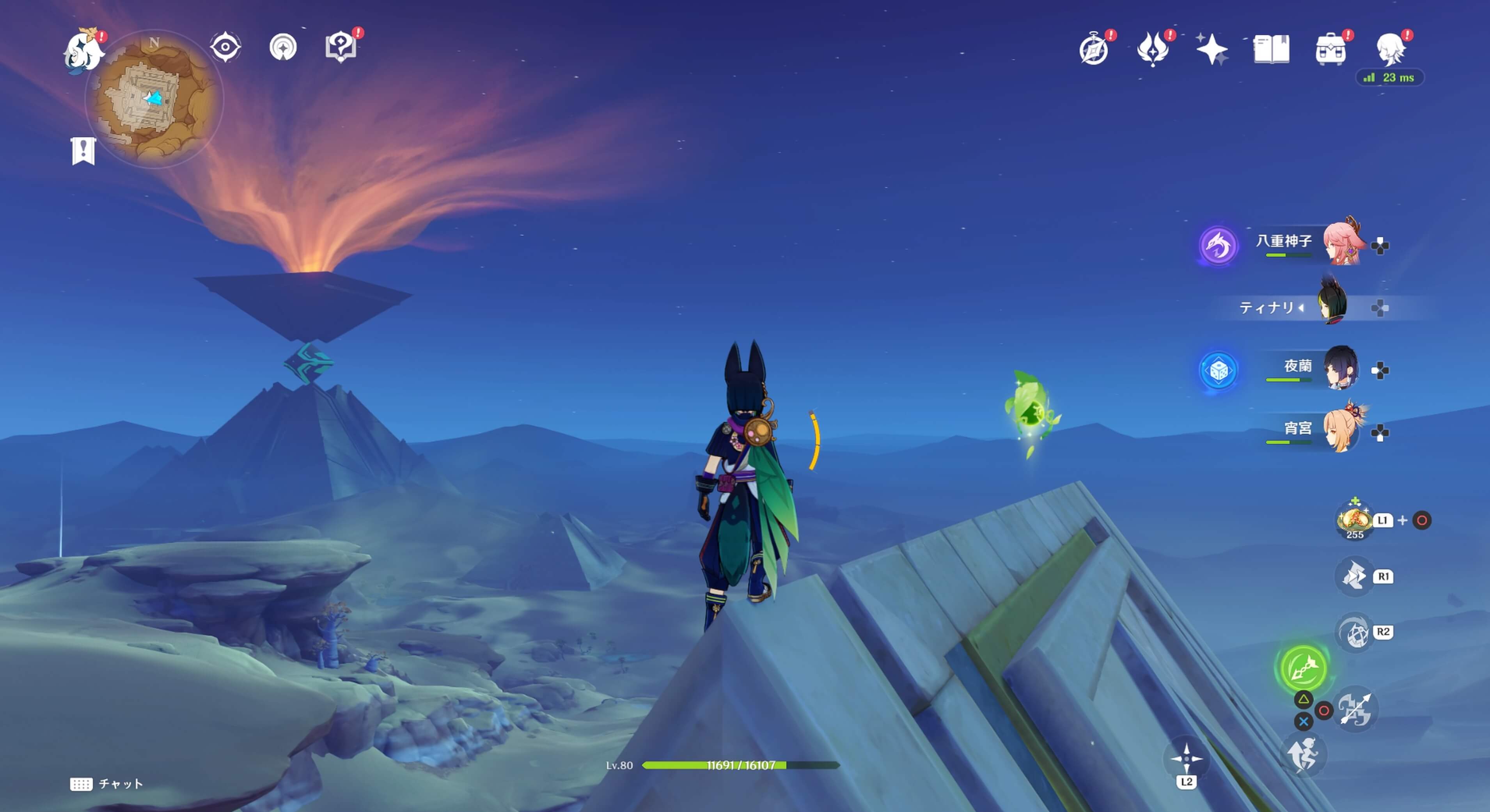
Task: Activate the elemental sight eye icon
Action: click(225, 47)
